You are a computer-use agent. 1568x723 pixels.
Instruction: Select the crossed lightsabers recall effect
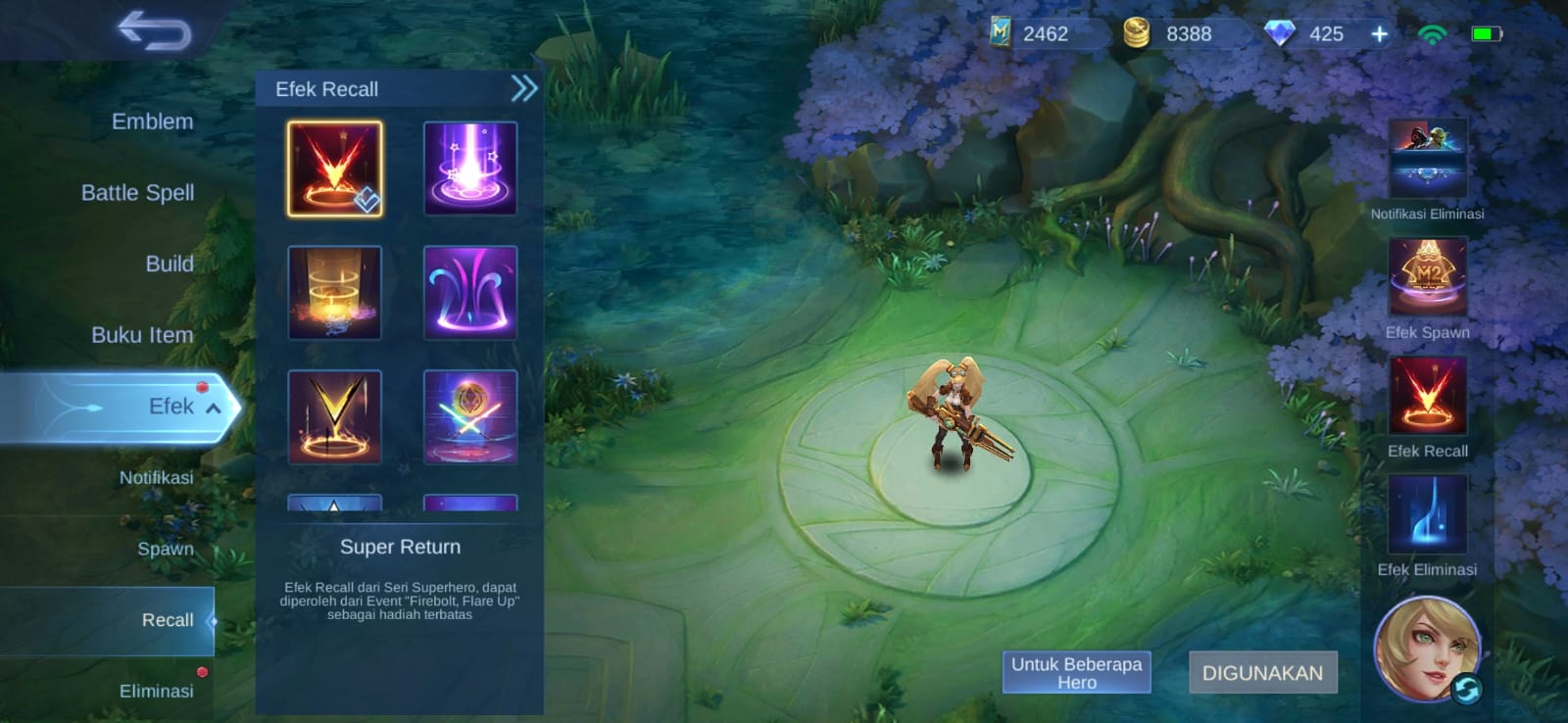pyautogui.click(x=469, y=416)
